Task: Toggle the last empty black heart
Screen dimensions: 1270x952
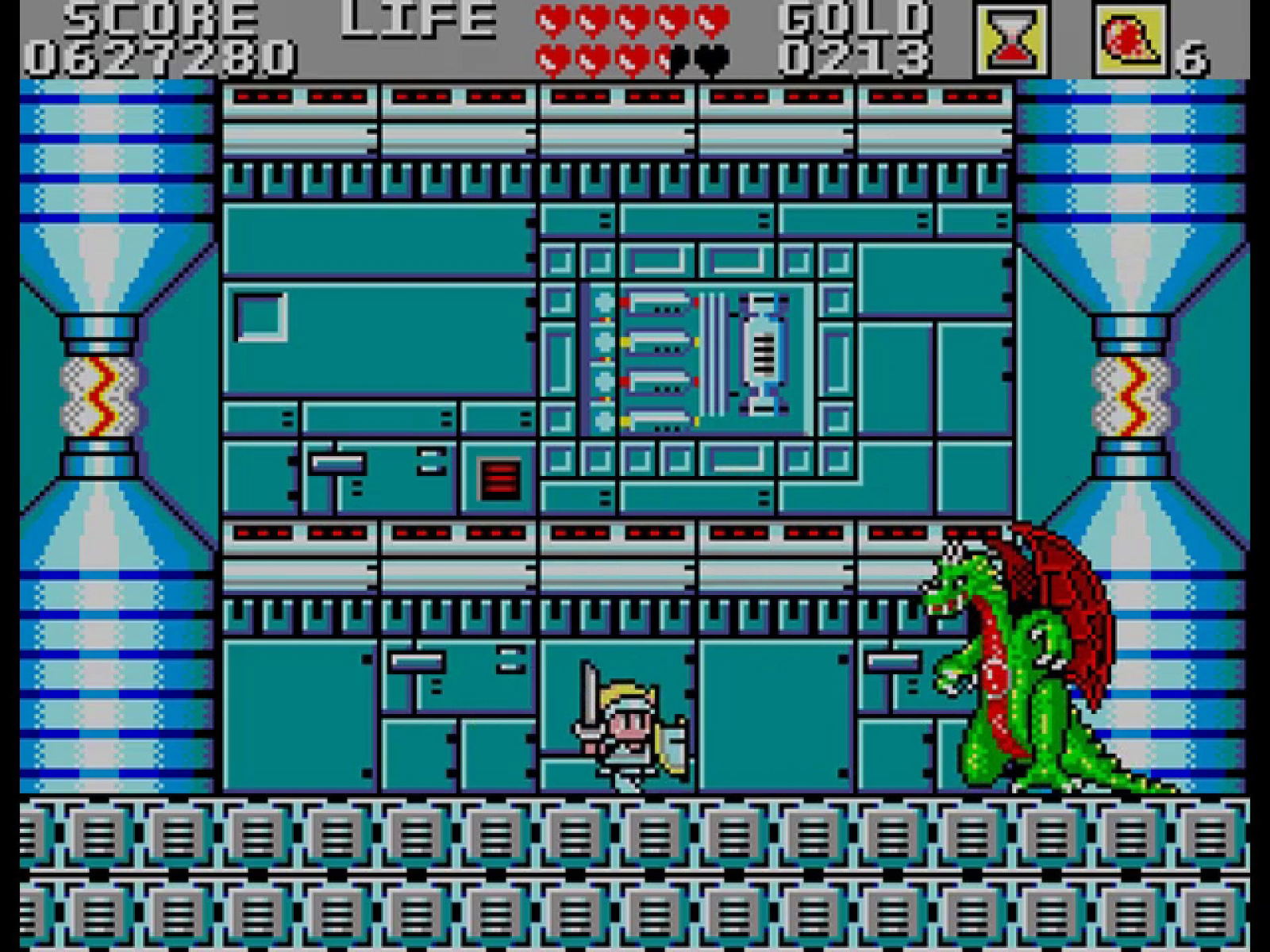Action: [709, 58]
